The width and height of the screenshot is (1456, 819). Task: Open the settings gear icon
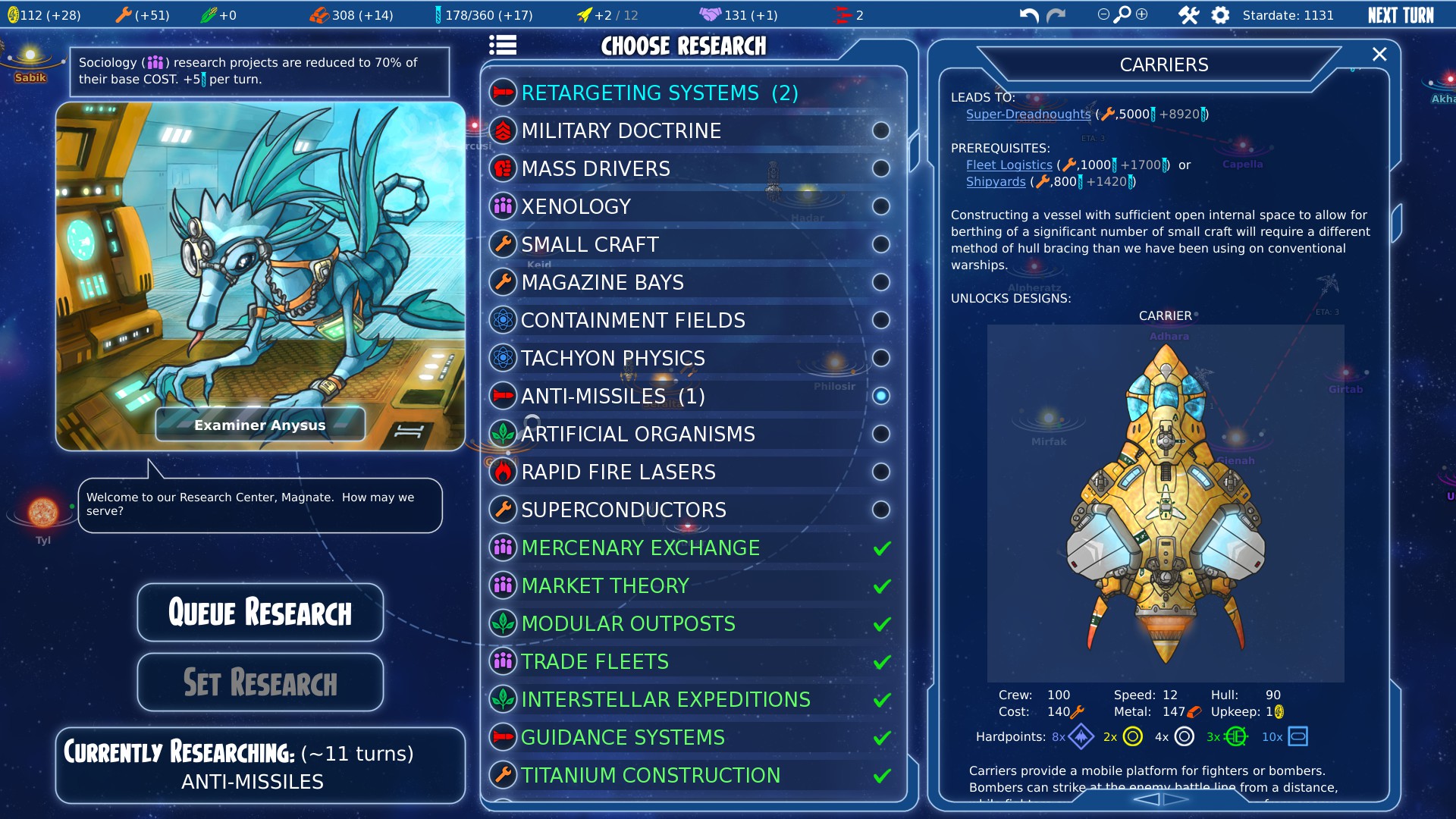click(x=1220, y=14)
